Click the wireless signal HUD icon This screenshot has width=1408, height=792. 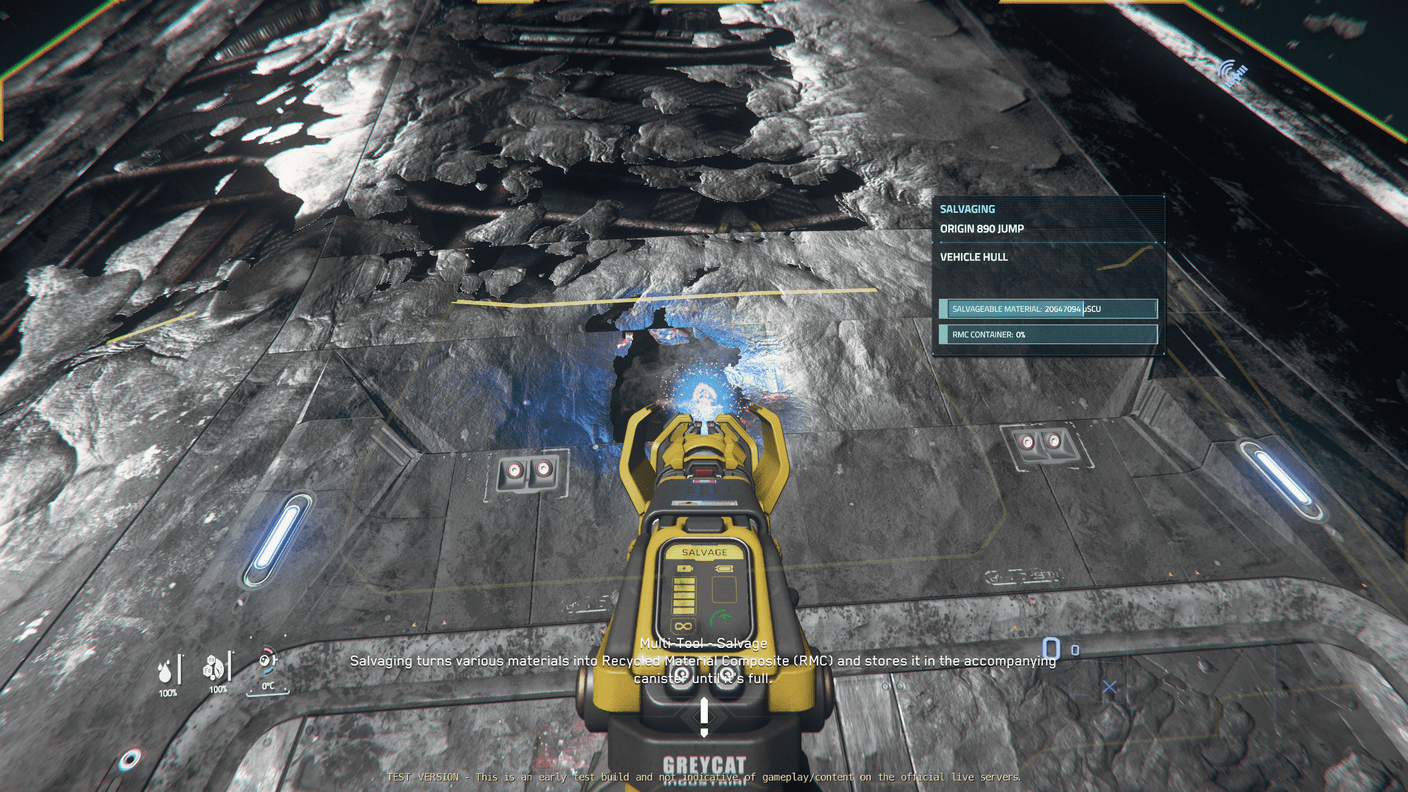click(1234, 71)
